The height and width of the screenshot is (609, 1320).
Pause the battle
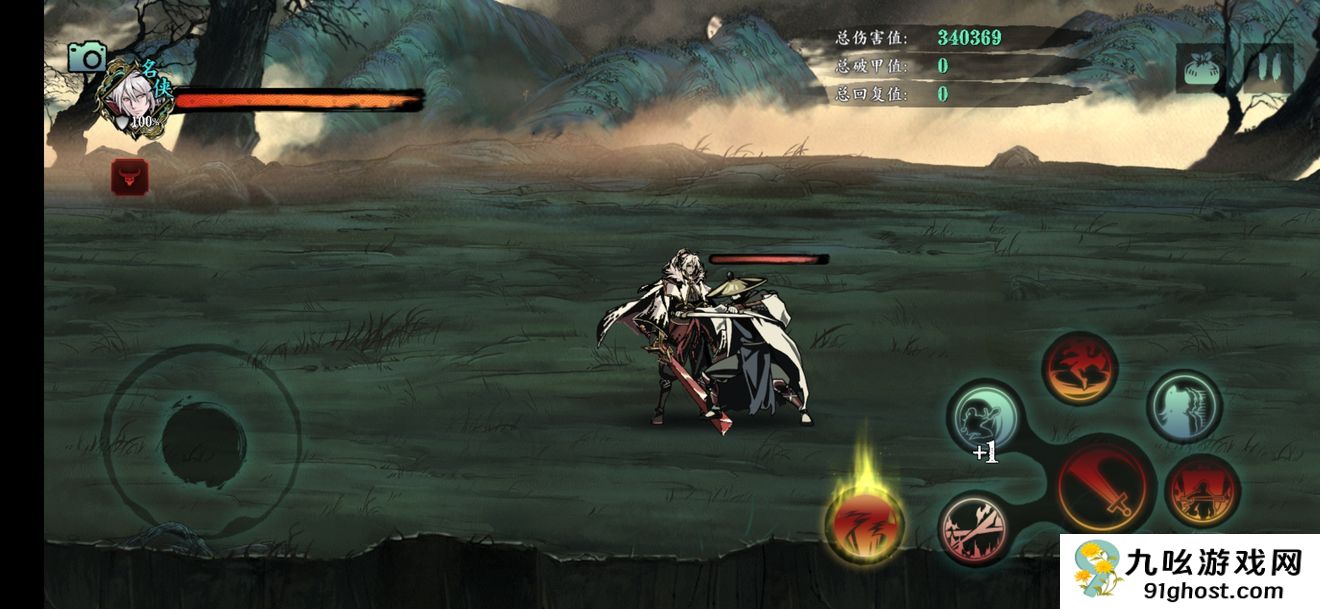pos(1268,68)
